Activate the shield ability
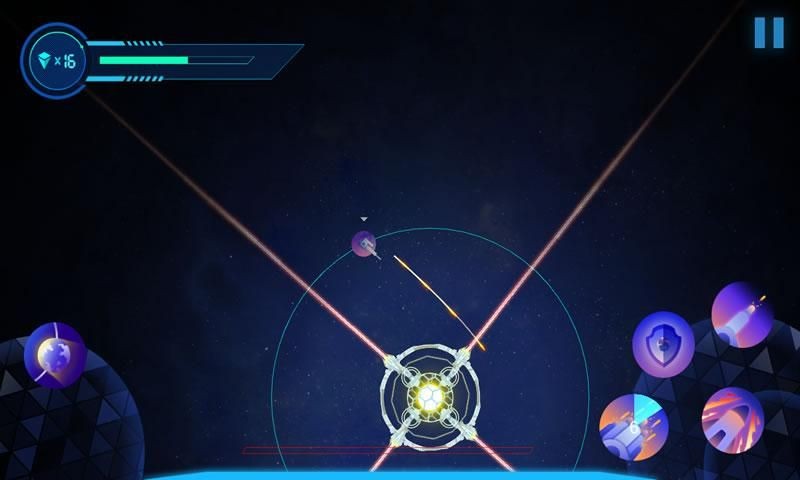The height and width of the screenshot is (480, 800). [x=663, y=344]
